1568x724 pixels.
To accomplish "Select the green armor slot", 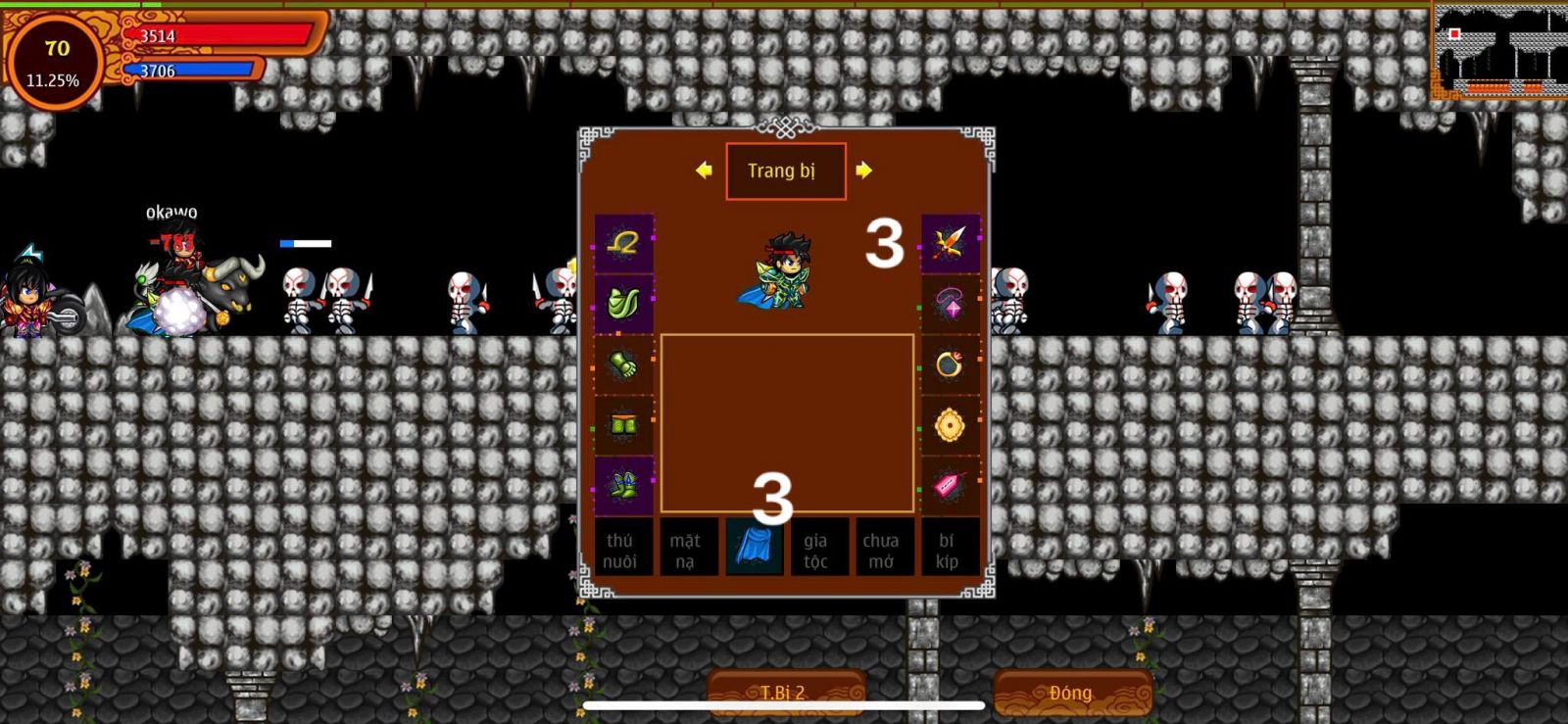I will click(x=623, y=304).
